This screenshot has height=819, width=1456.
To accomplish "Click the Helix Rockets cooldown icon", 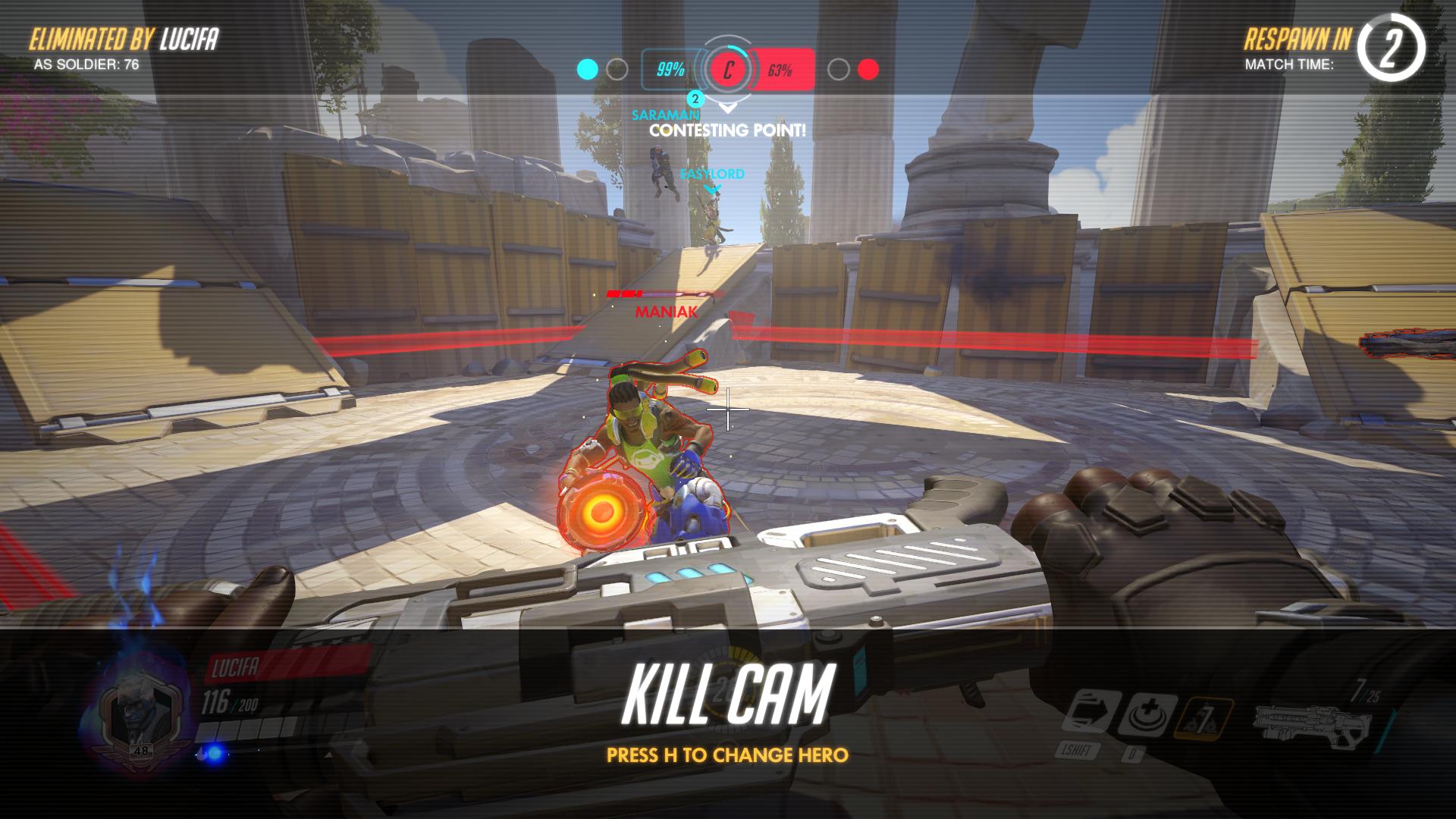I will point(1203,717).
